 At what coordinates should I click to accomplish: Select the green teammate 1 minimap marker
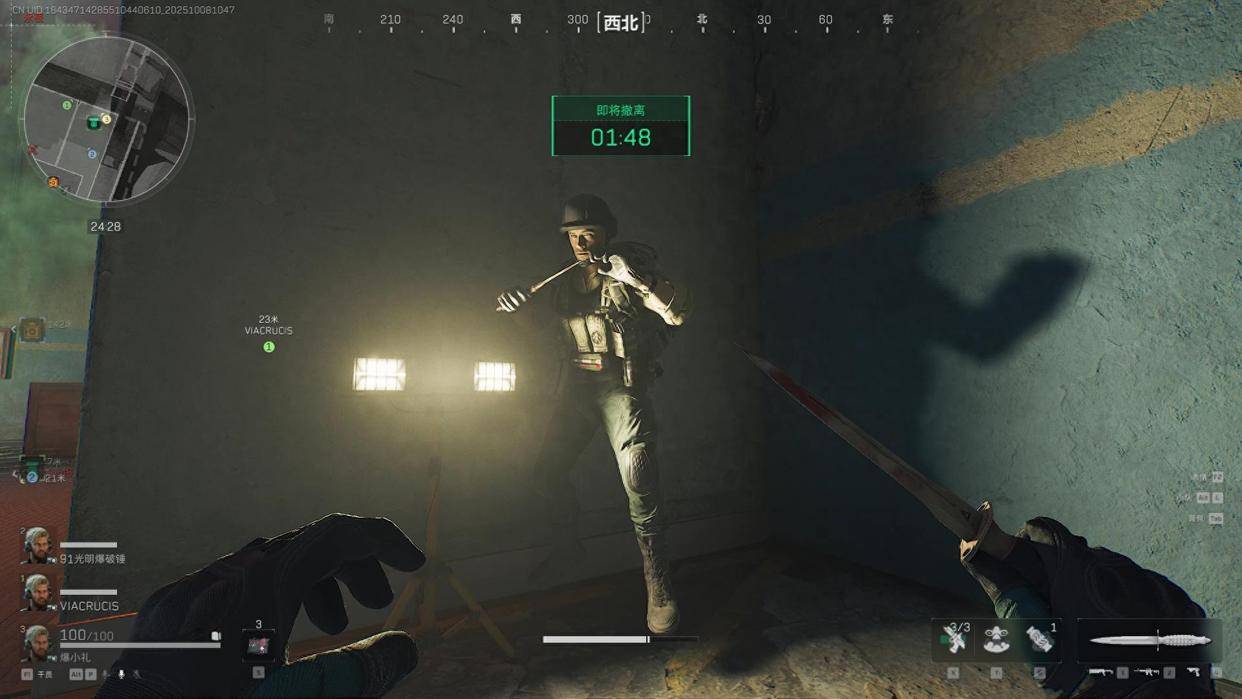[67, 105]
